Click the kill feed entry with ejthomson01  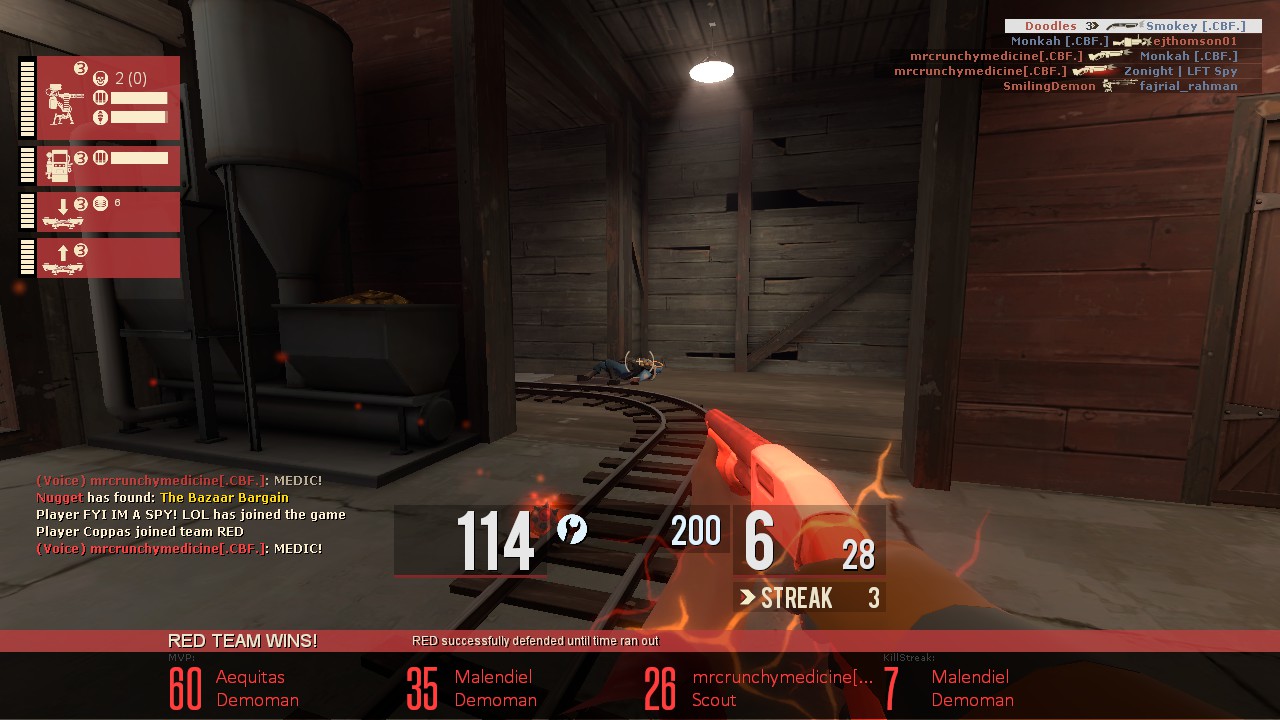click(1123, 41)
